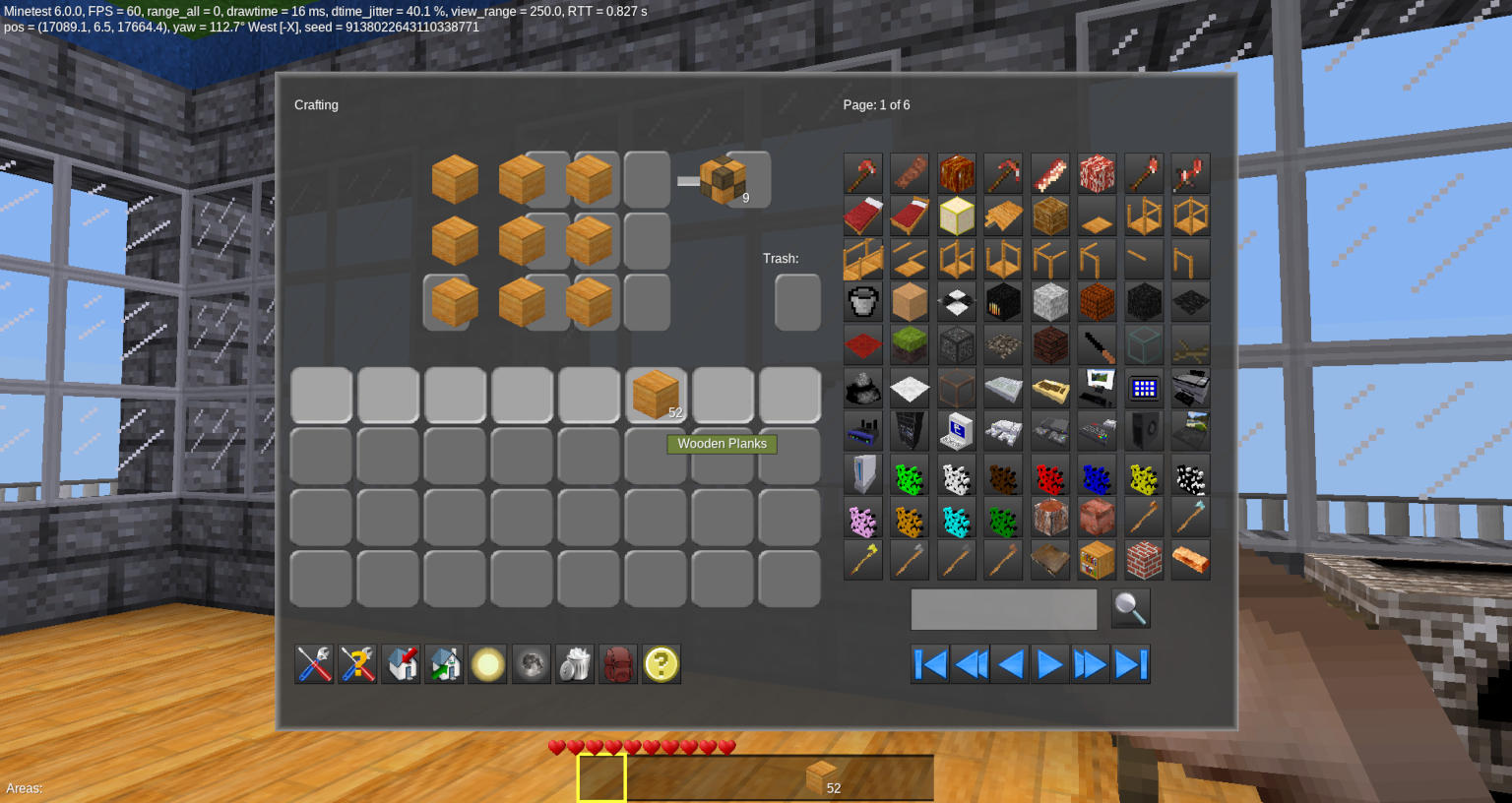Clear inventory with the trash can icon
The height and width of the screenshot is (803, 1512).
point(574,664)
